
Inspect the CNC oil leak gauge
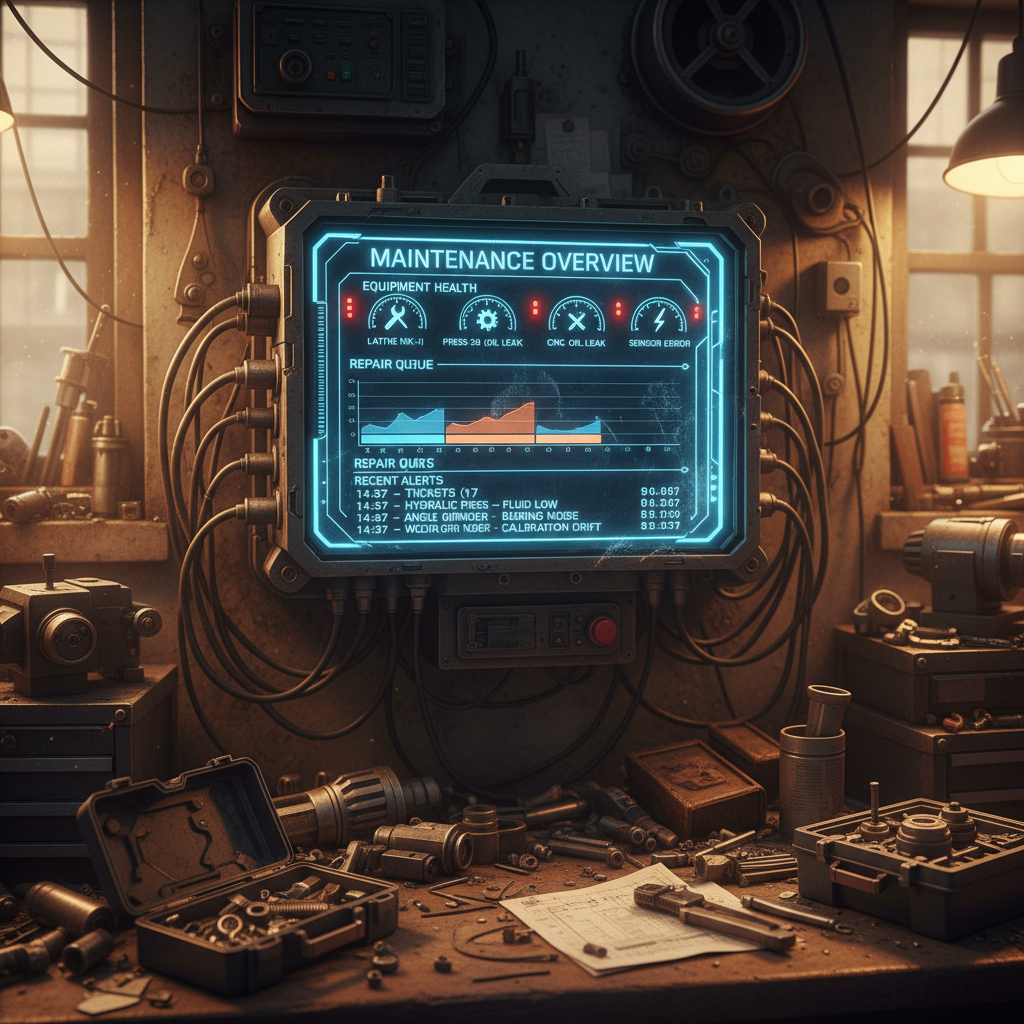pyautogui.click(x=576, y=316)
